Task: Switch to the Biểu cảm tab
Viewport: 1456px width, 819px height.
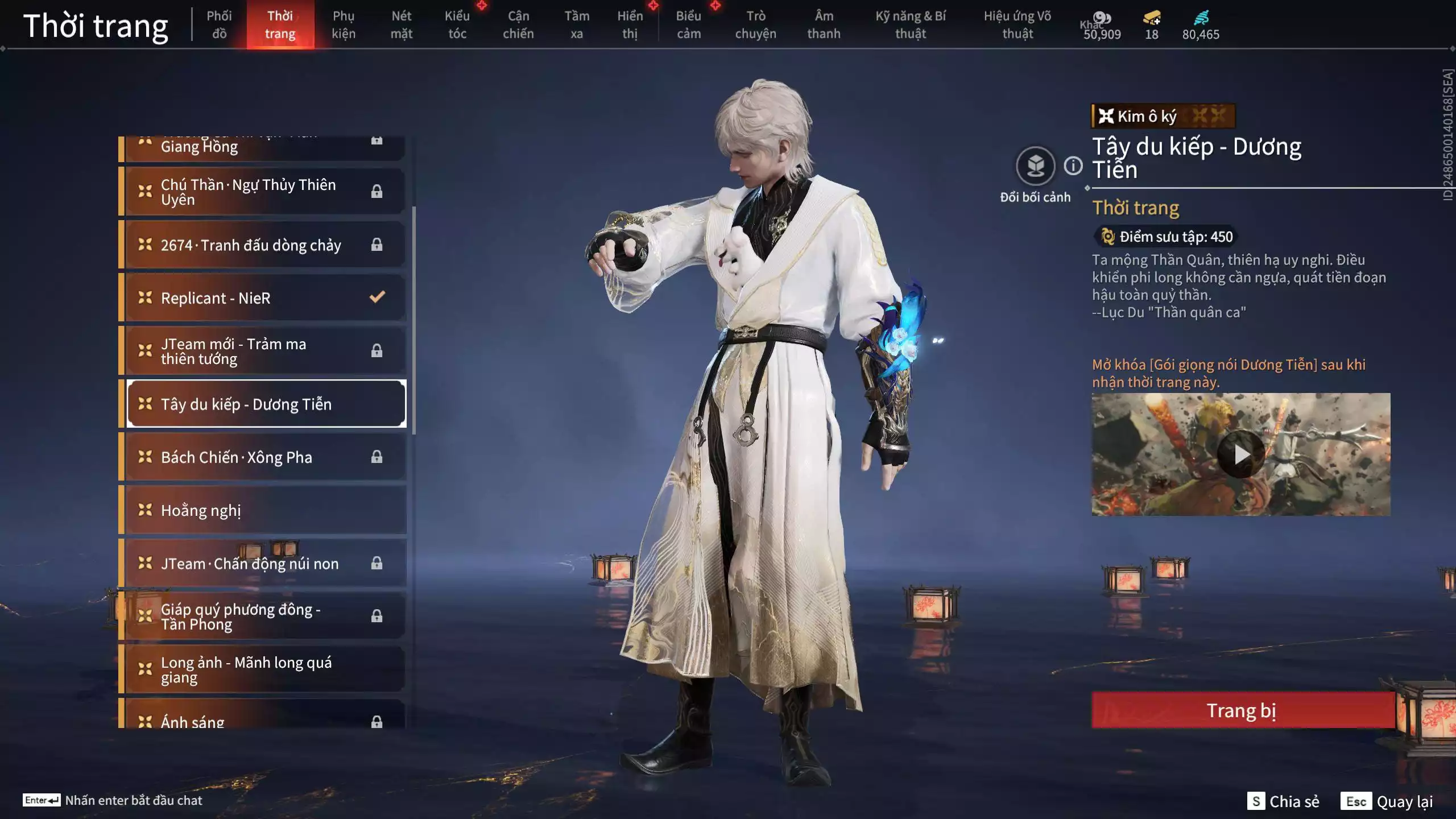Action: [688, 24]
